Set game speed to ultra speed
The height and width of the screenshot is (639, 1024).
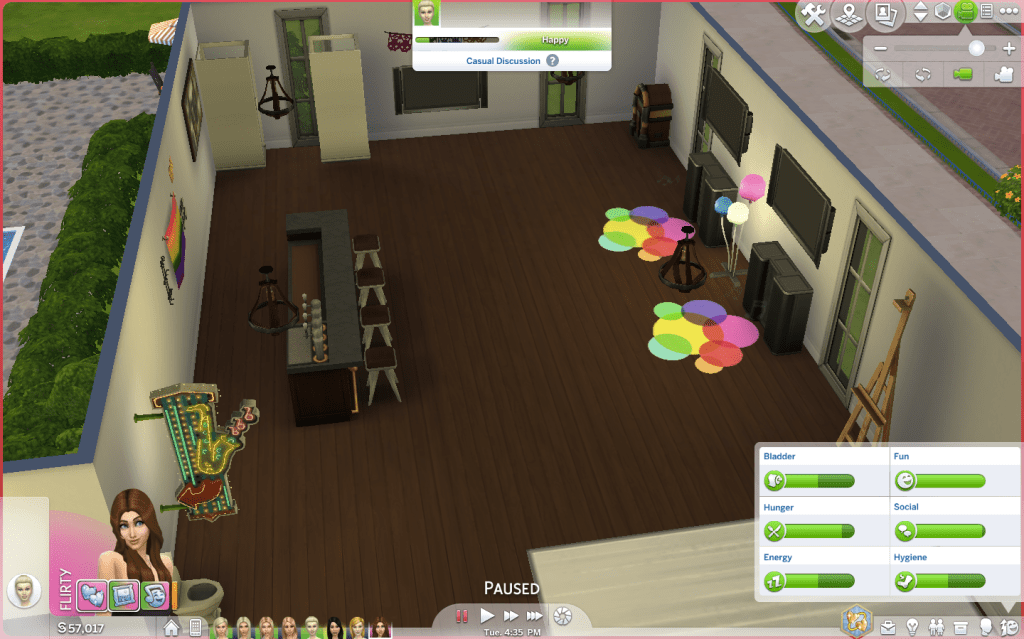(x=535, y=616)
